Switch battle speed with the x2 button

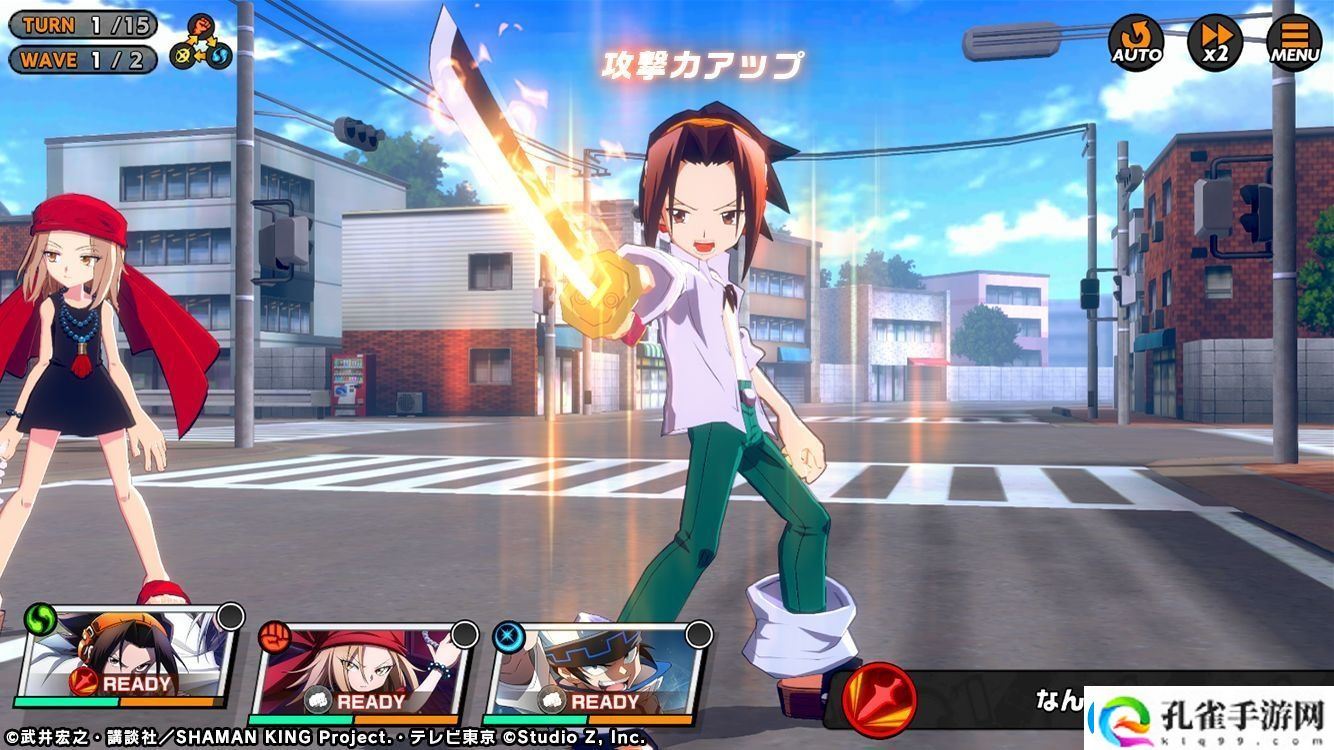pyautogui.click(x=1215, y=42)
